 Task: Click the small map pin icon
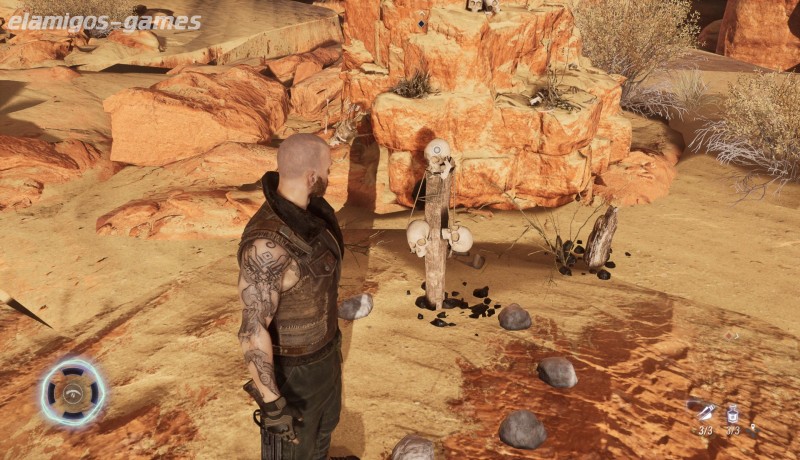(x=754, y=429)
